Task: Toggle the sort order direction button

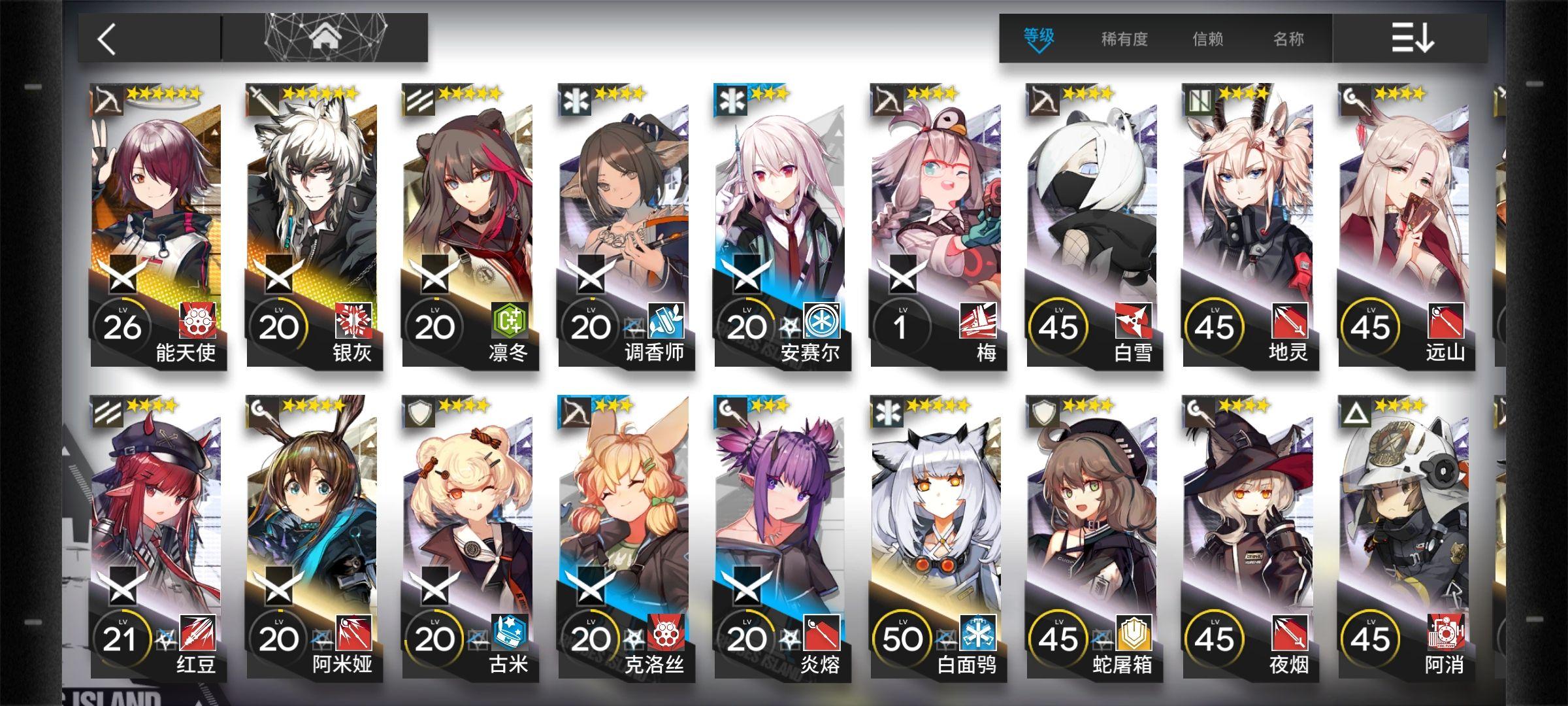Action: pyautogui.click(x=1412, y=38)
